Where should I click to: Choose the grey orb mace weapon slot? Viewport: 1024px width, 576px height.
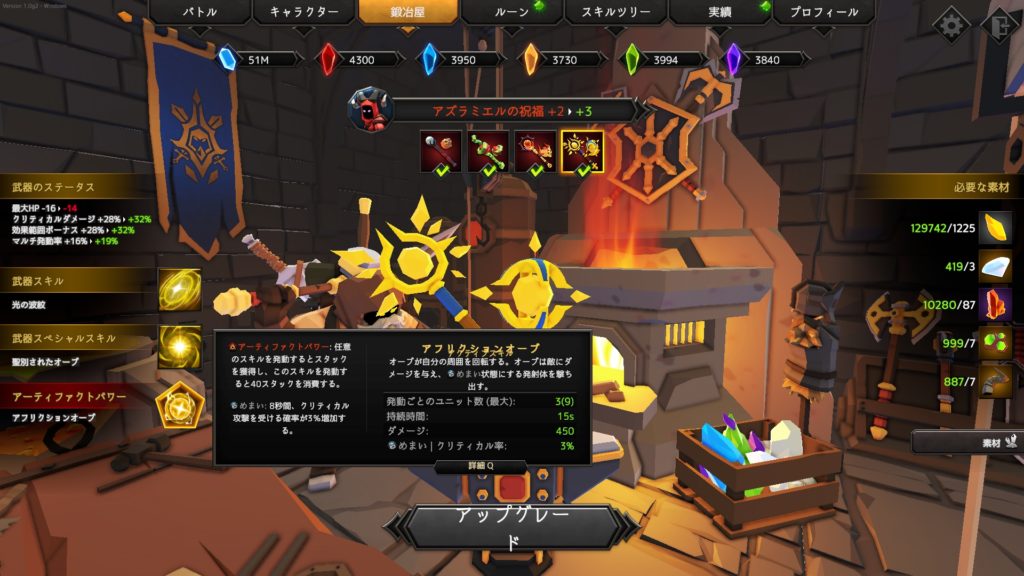click(441, 151)
